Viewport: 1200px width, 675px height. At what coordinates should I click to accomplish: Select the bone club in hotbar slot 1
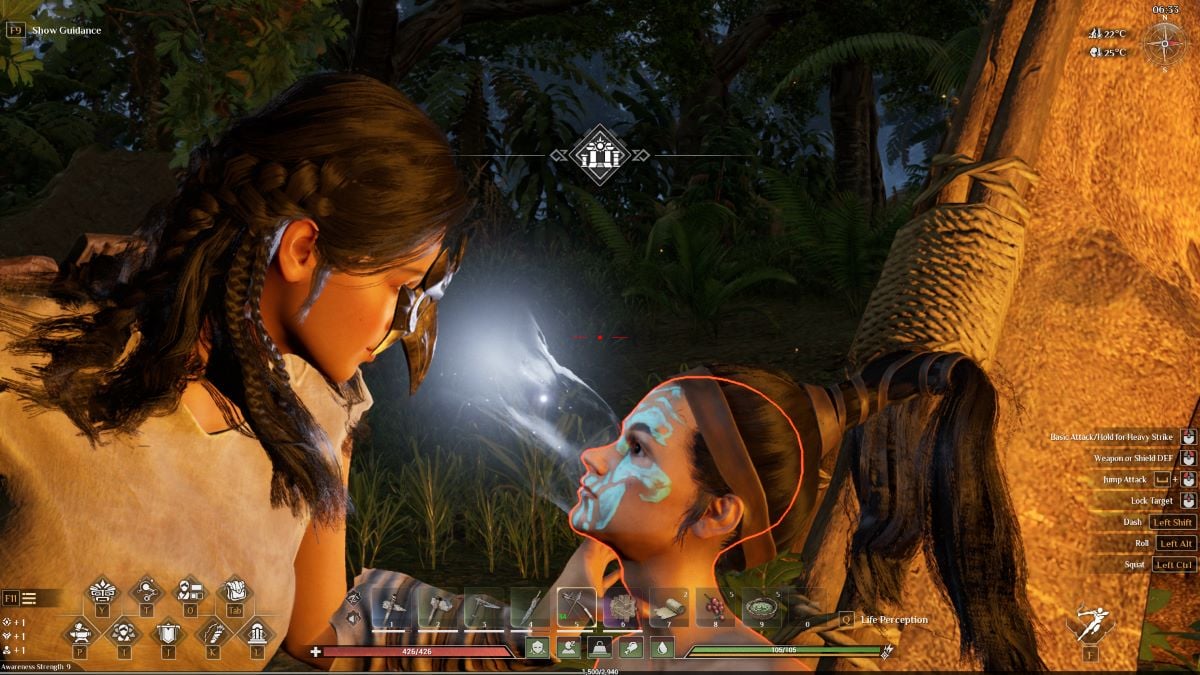(x=390, y=607)
